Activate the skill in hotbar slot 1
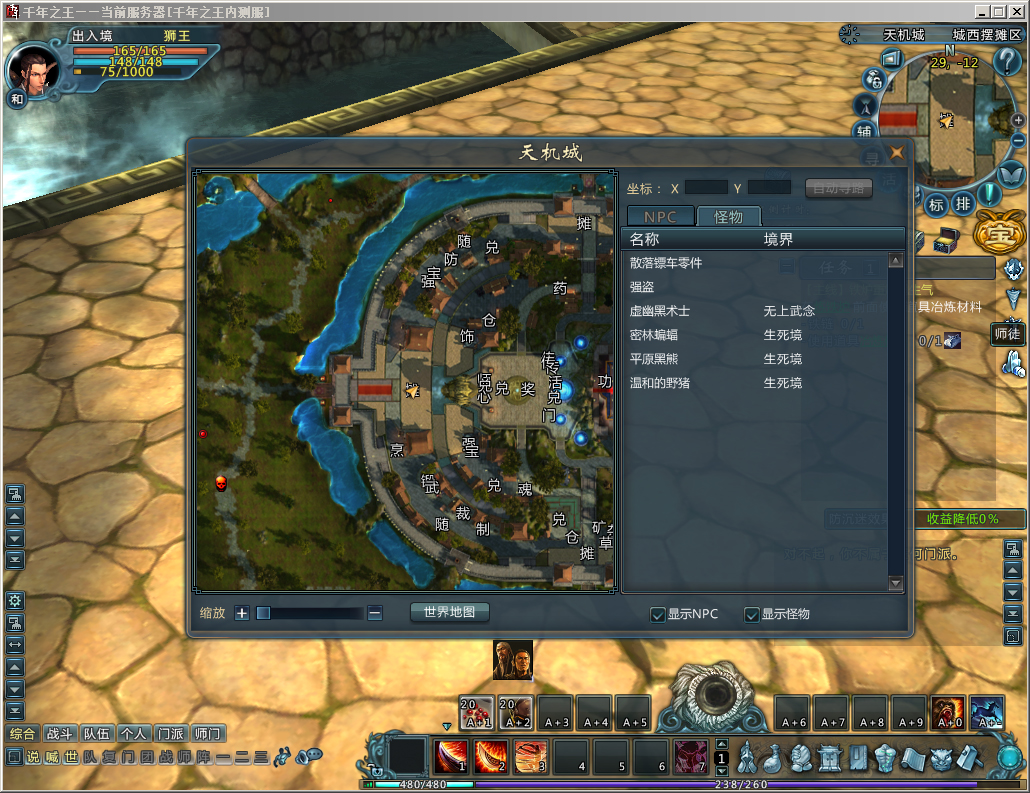The image size is (1030, 793). tap(451, 757)
